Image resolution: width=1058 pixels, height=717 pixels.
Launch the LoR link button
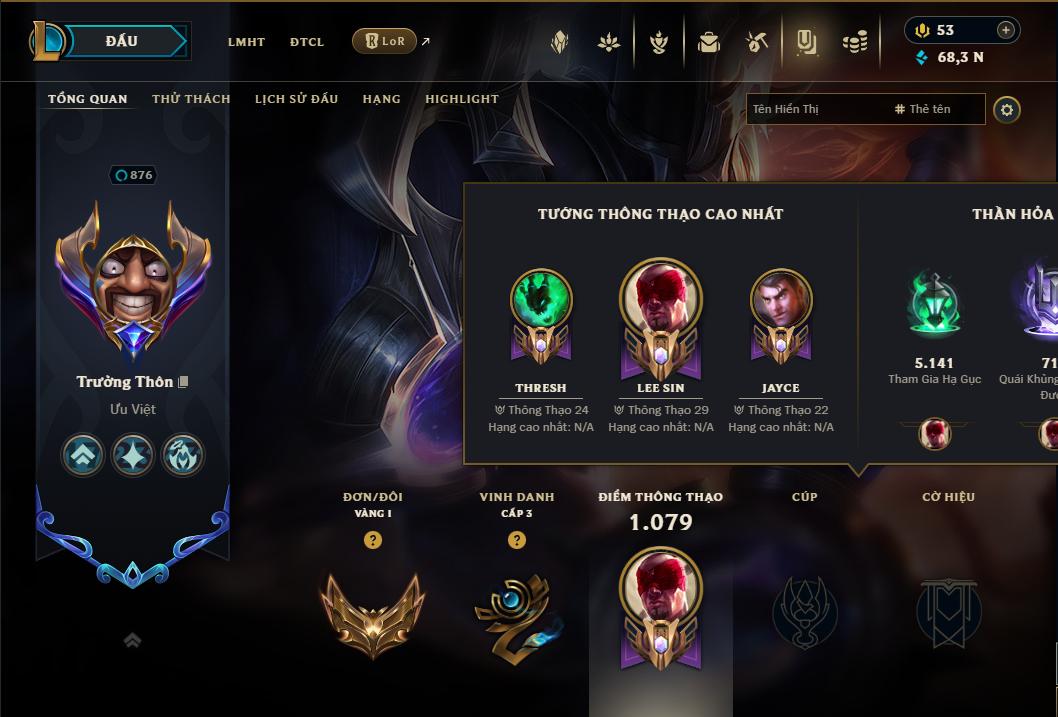click(x=385, y=41)
